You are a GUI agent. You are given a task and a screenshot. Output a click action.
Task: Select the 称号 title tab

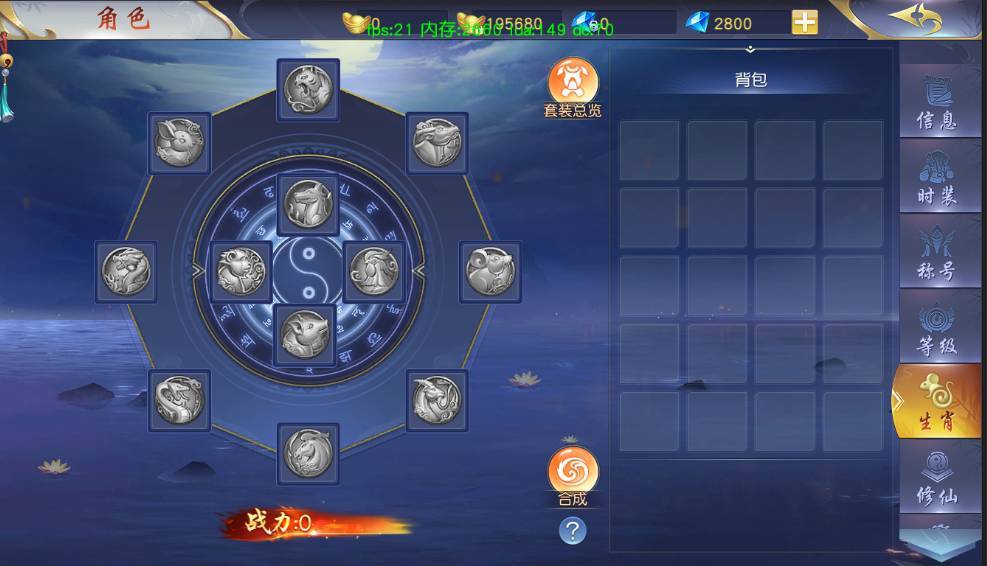point(937,254)
